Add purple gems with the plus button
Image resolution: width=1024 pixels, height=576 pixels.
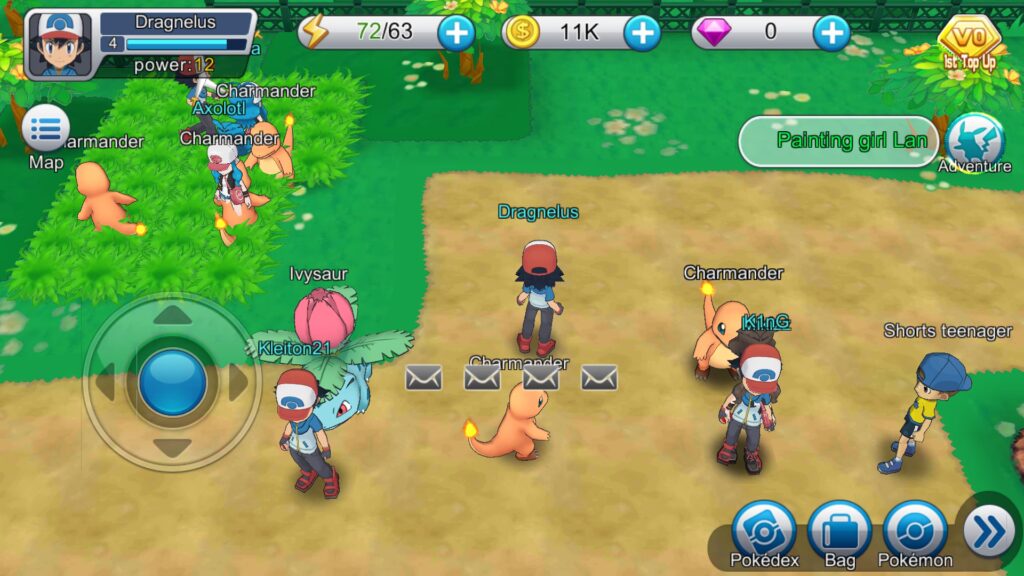point(831,33)
